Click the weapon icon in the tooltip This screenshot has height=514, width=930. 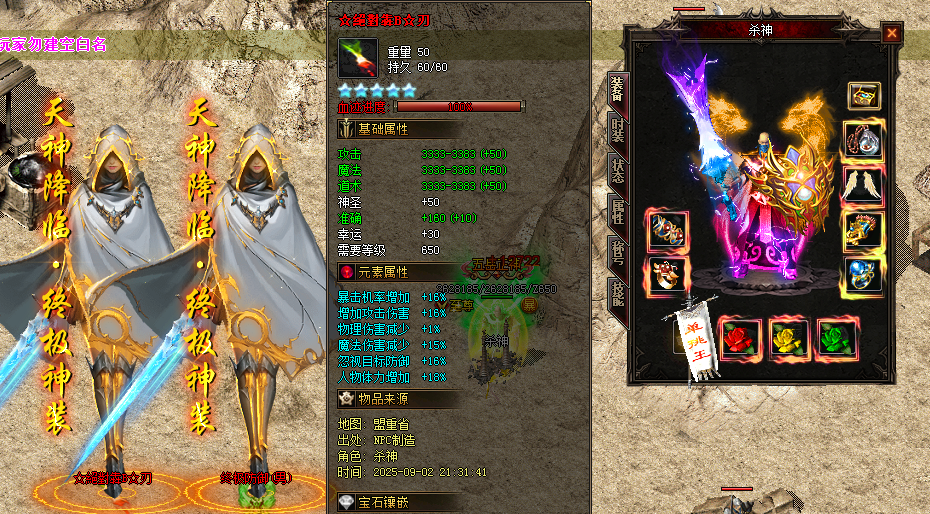coord(358,58)
